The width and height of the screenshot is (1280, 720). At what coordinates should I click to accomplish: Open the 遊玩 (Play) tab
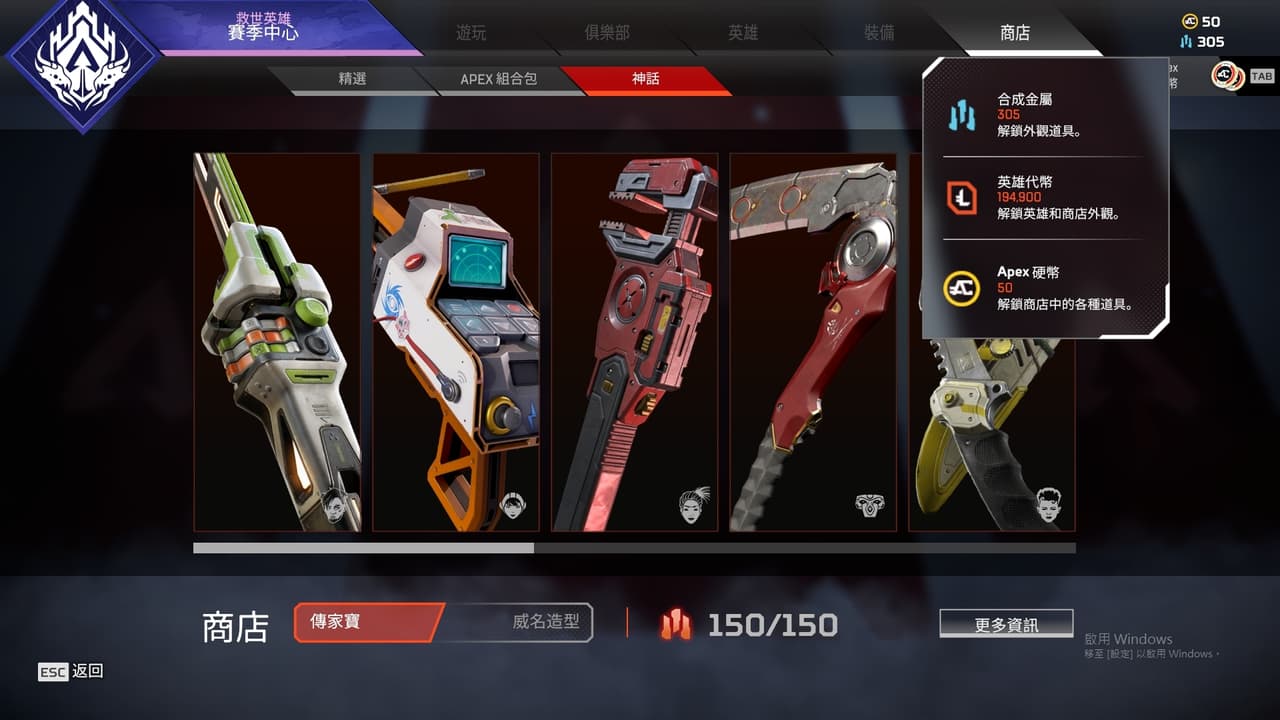click(x=471, y=33)
